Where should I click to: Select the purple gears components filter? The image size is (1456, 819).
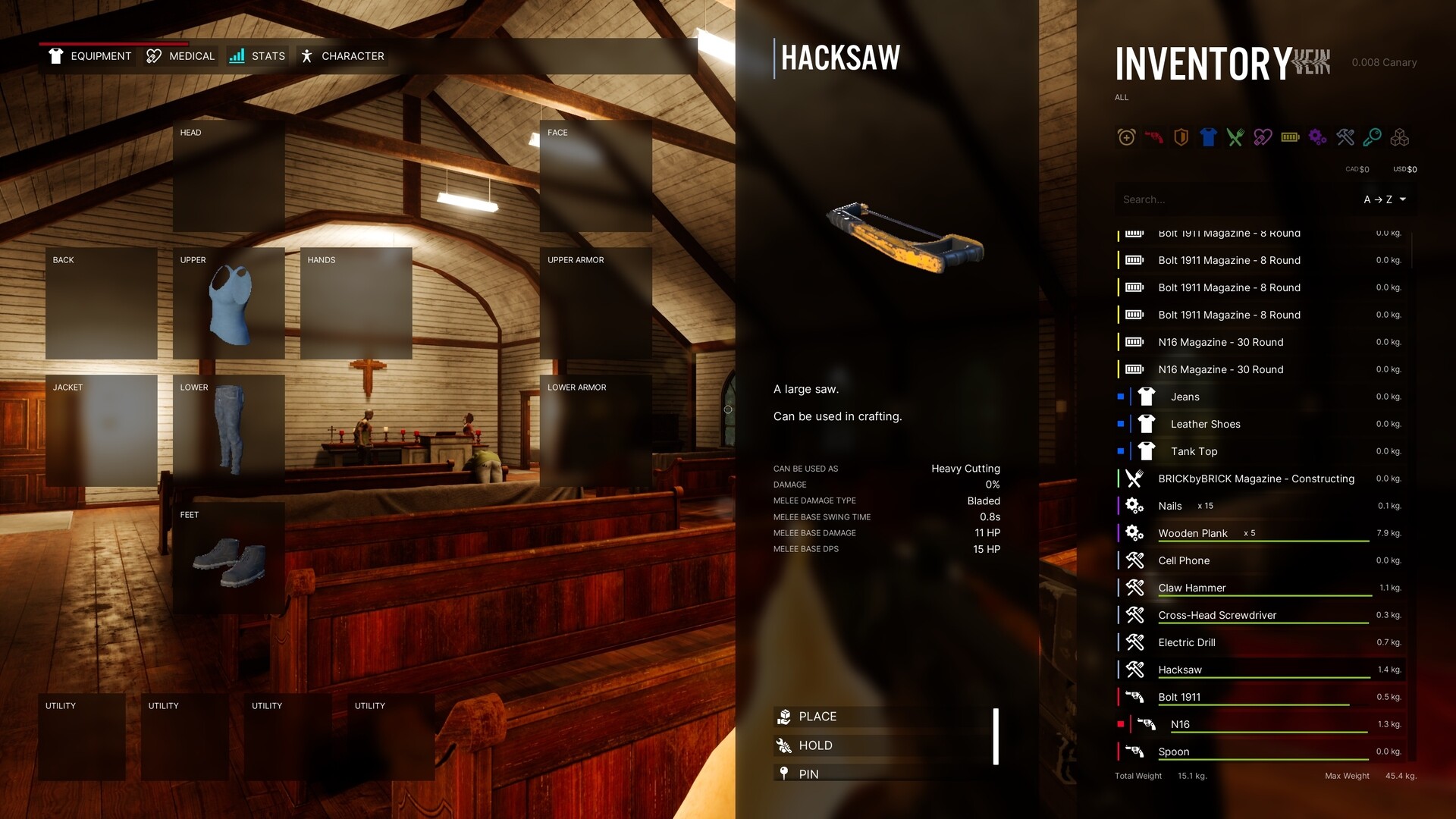1317,137
